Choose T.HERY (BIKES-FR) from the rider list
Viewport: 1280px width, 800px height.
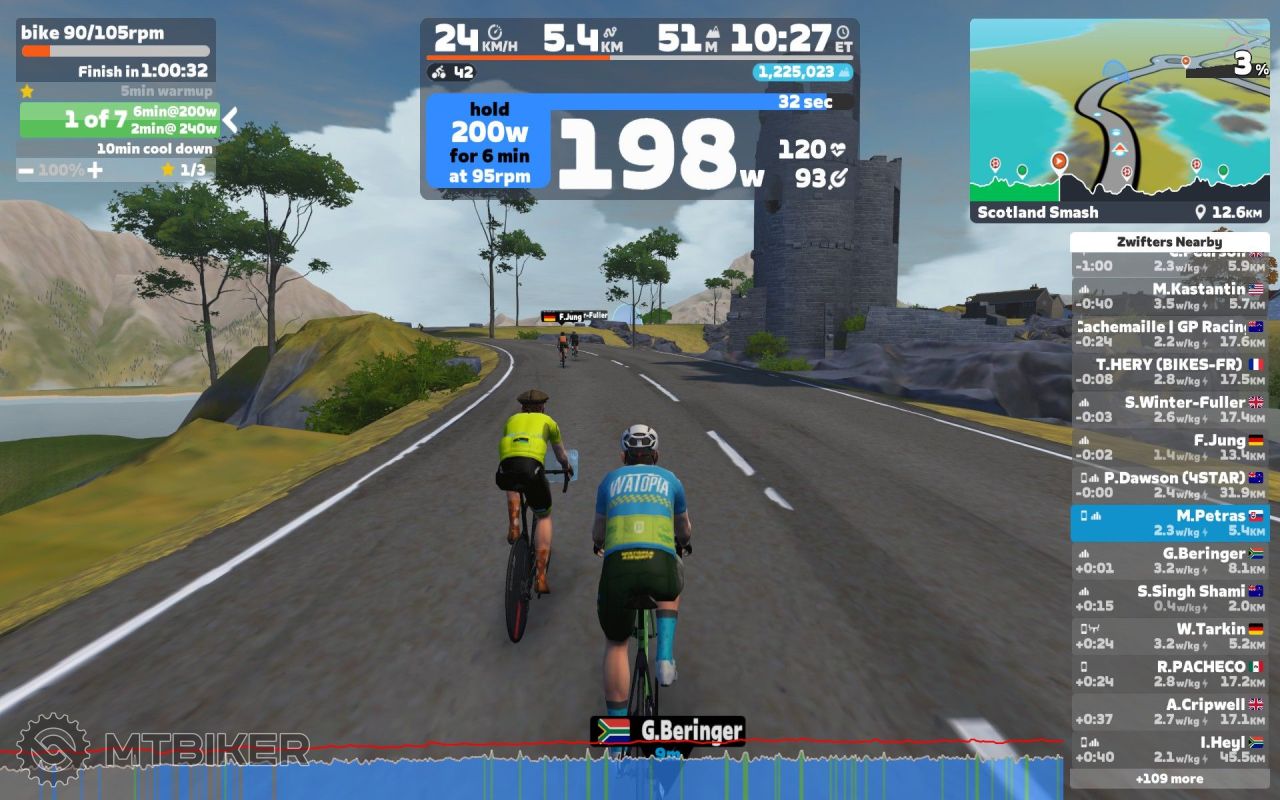[x=1169, y=372]
